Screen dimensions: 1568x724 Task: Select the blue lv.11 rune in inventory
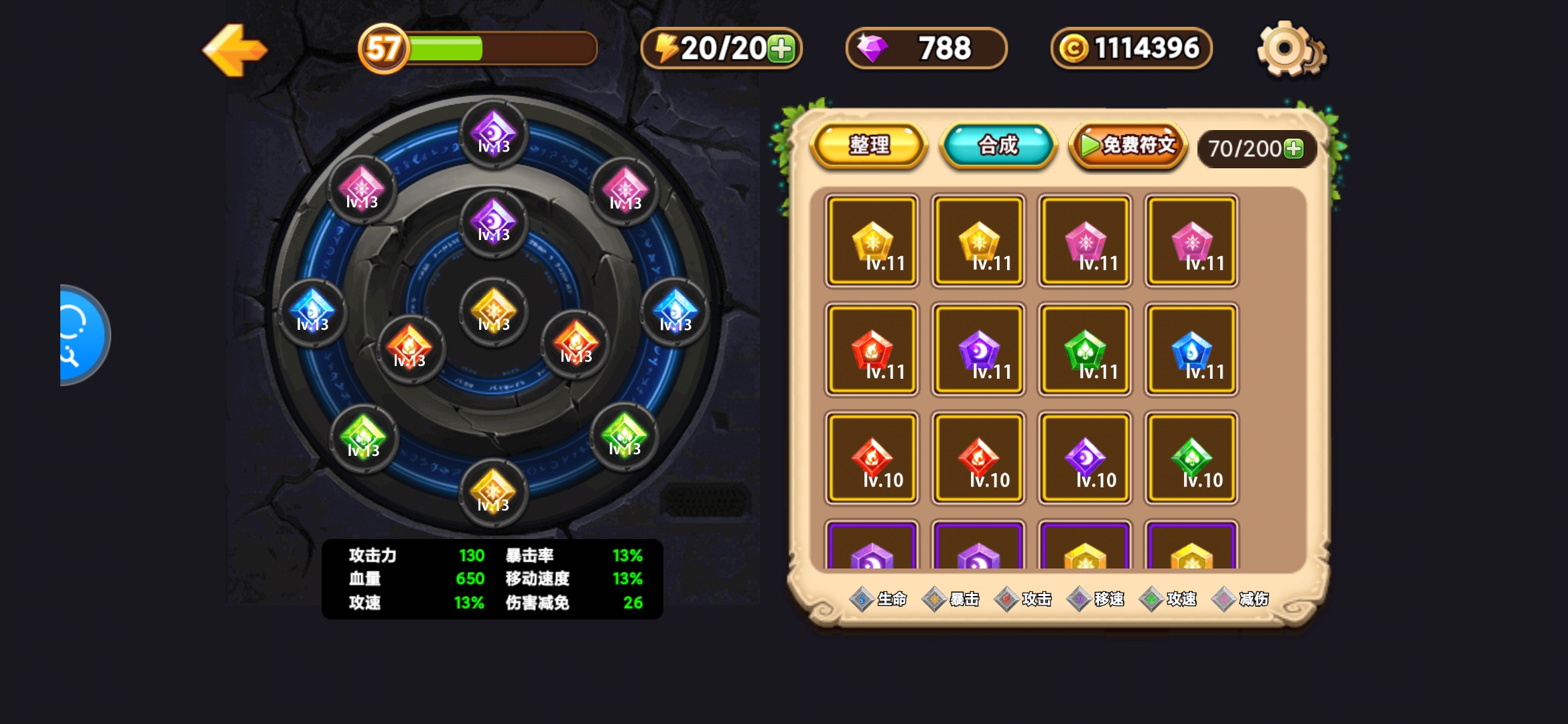pyautogui.click(x=1191, y=350)
